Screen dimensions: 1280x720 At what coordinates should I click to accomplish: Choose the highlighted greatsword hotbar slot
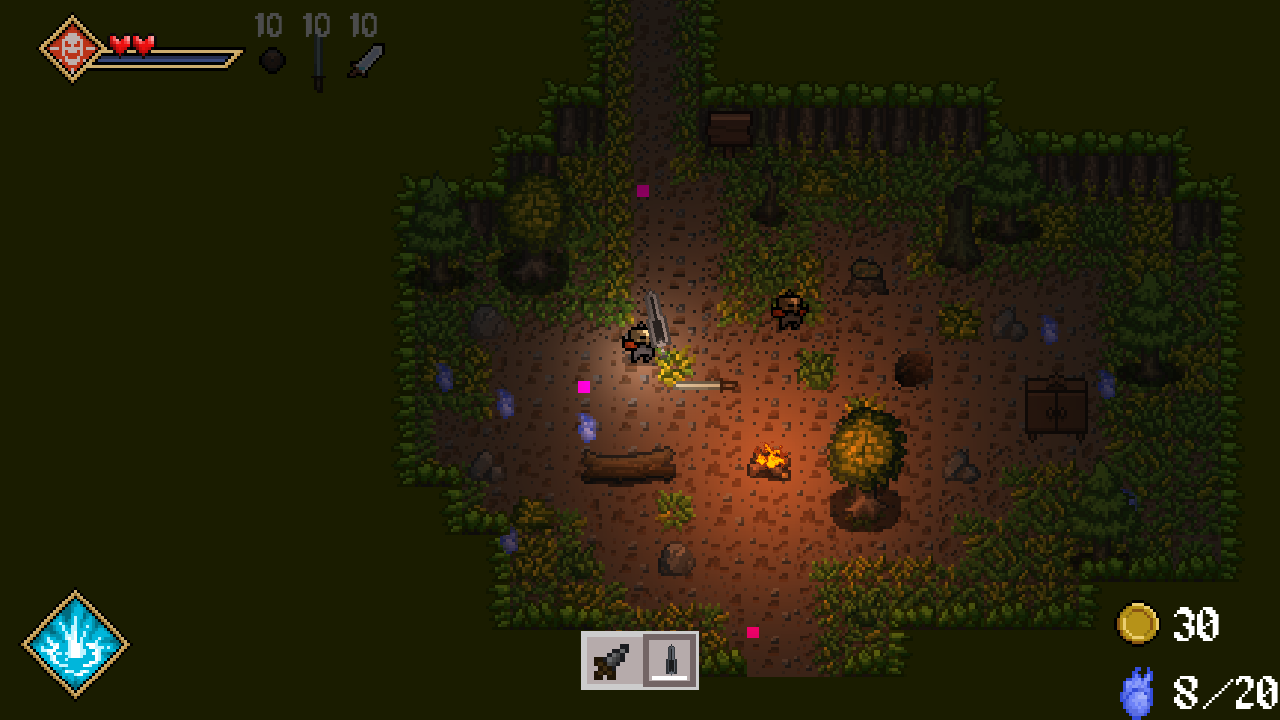tap(670, 661)
